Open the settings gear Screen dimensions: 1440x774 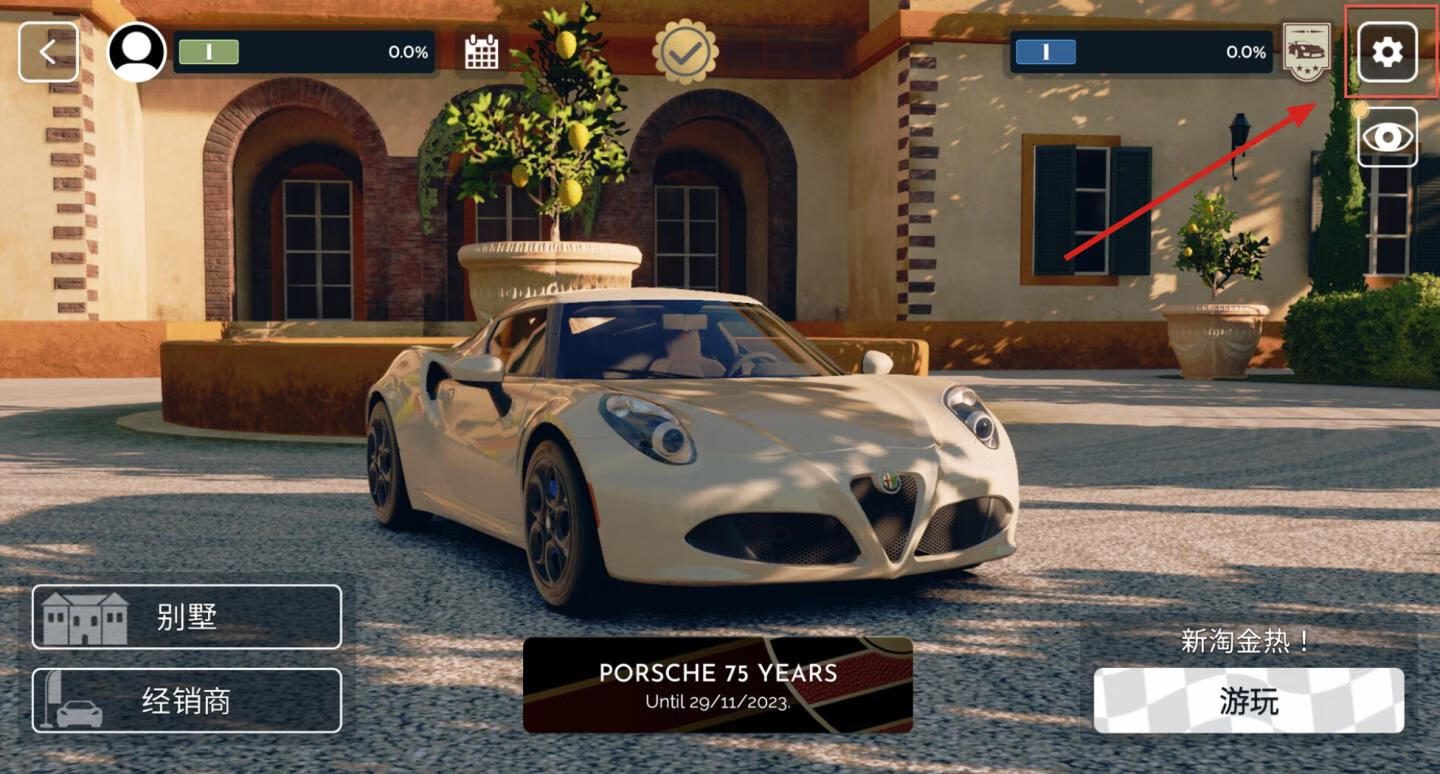1387,52
